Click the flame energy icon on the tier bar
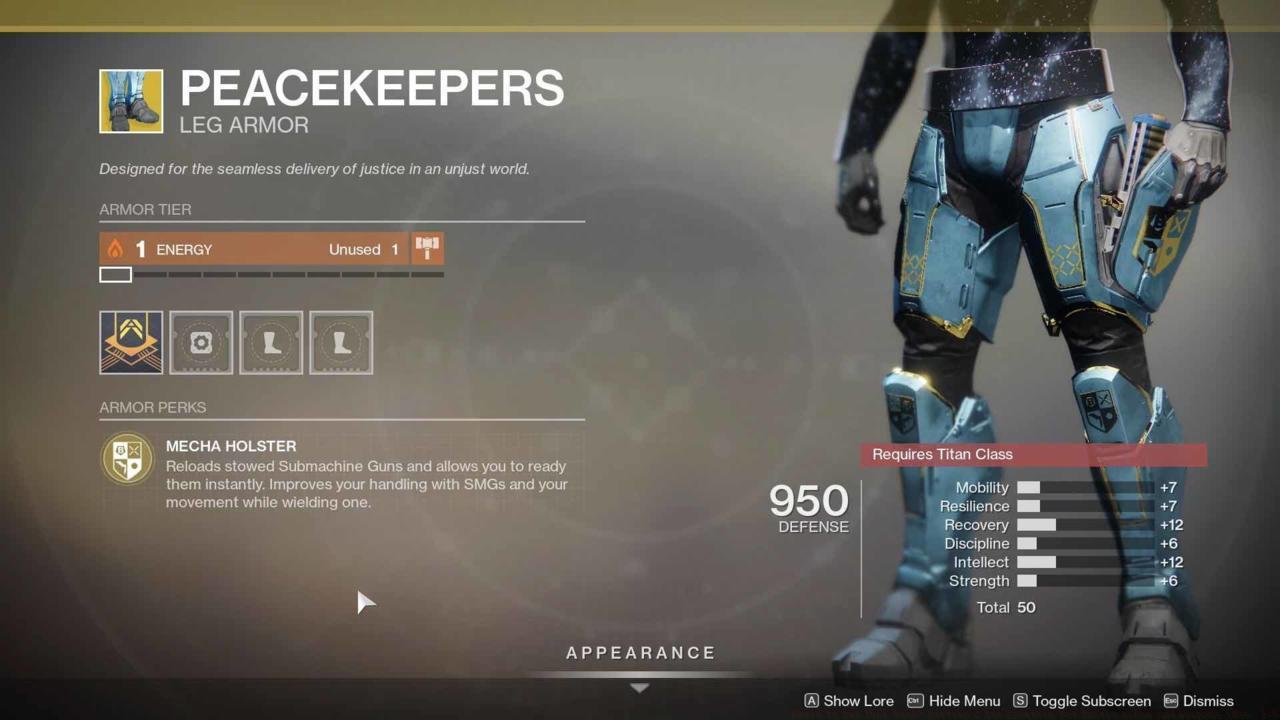Viewport: 1280px width, 720px height. coord(113,248)
